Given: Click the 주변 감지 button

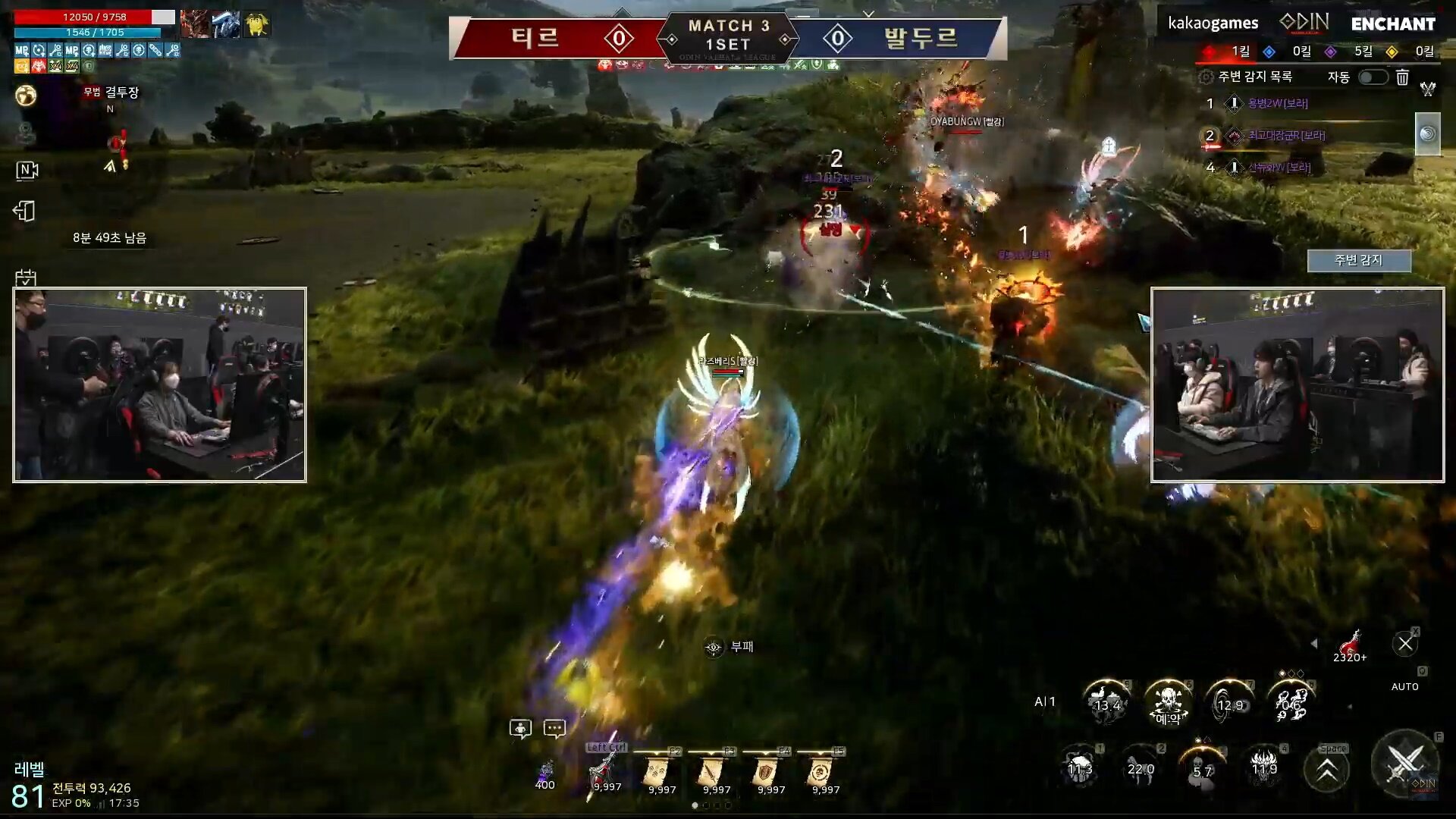Looking at the screenshot, I should (1358, 260).
